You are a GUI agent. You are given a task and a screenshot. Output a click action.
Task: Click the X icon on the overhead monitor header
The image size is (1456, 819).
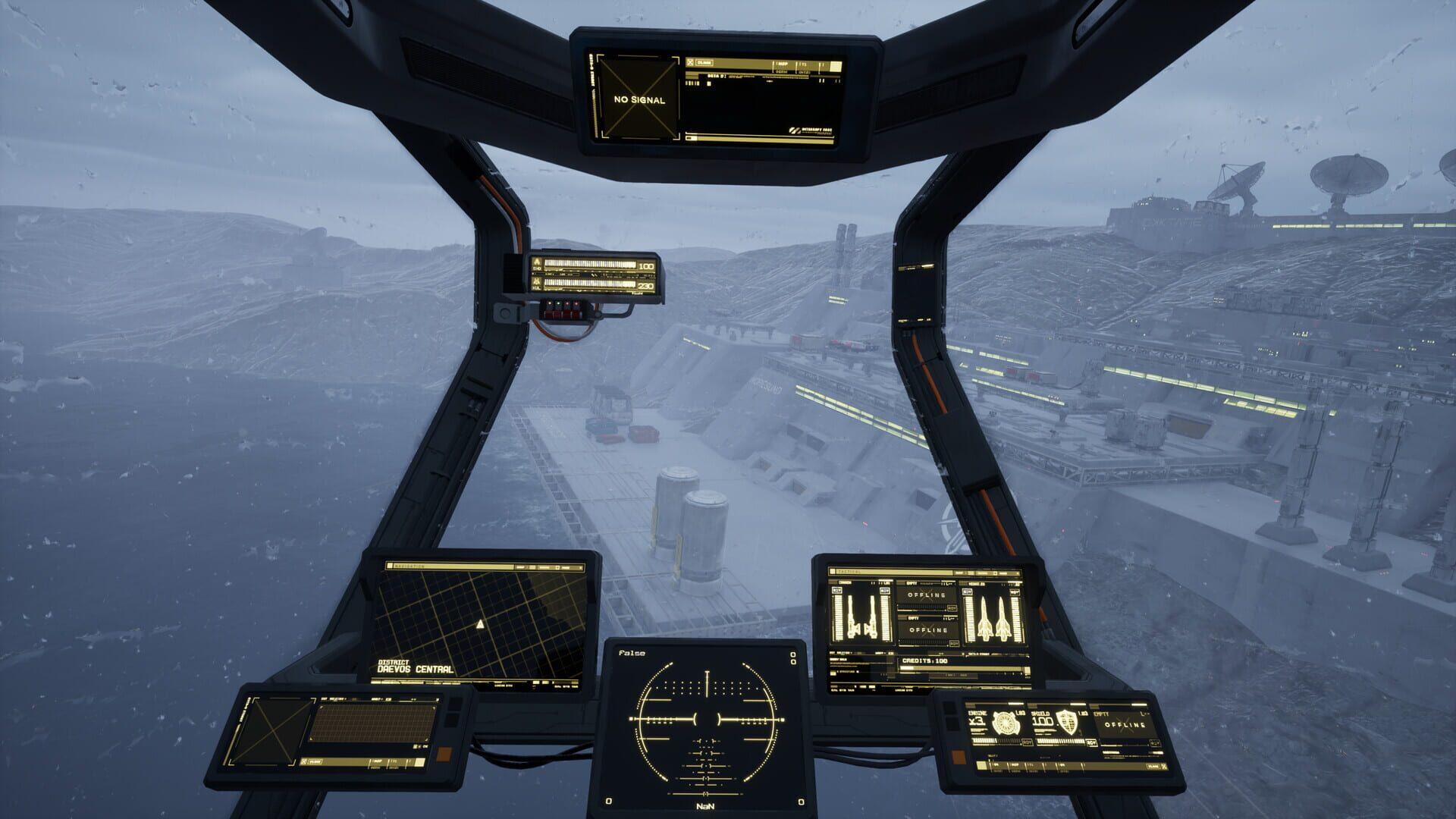[690, 63]
